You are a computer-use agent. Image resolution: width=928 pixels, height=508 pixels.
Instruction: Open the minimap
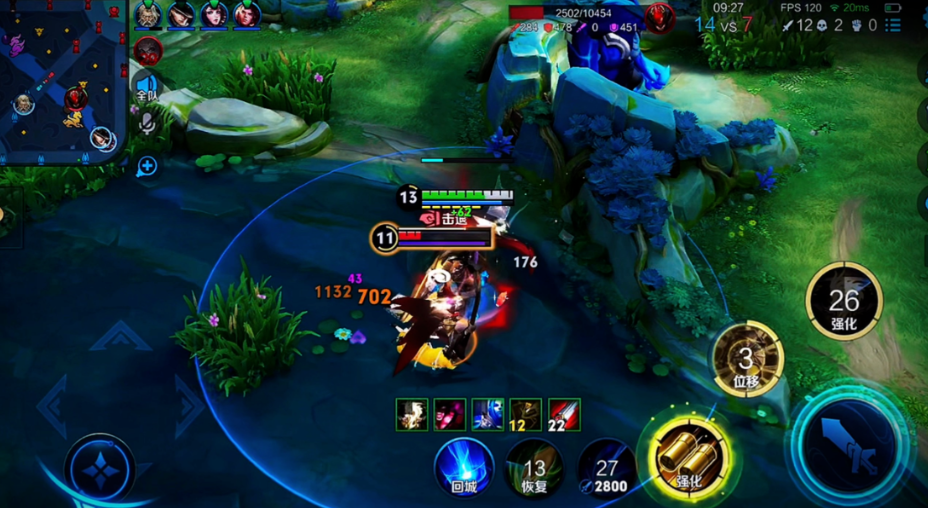(x=62, y=80)
